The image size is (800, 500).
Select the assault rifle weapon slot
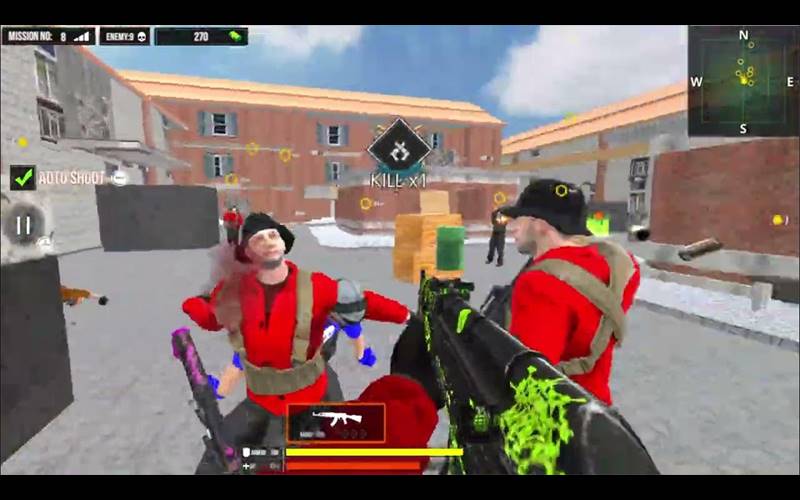coord(335,422)
